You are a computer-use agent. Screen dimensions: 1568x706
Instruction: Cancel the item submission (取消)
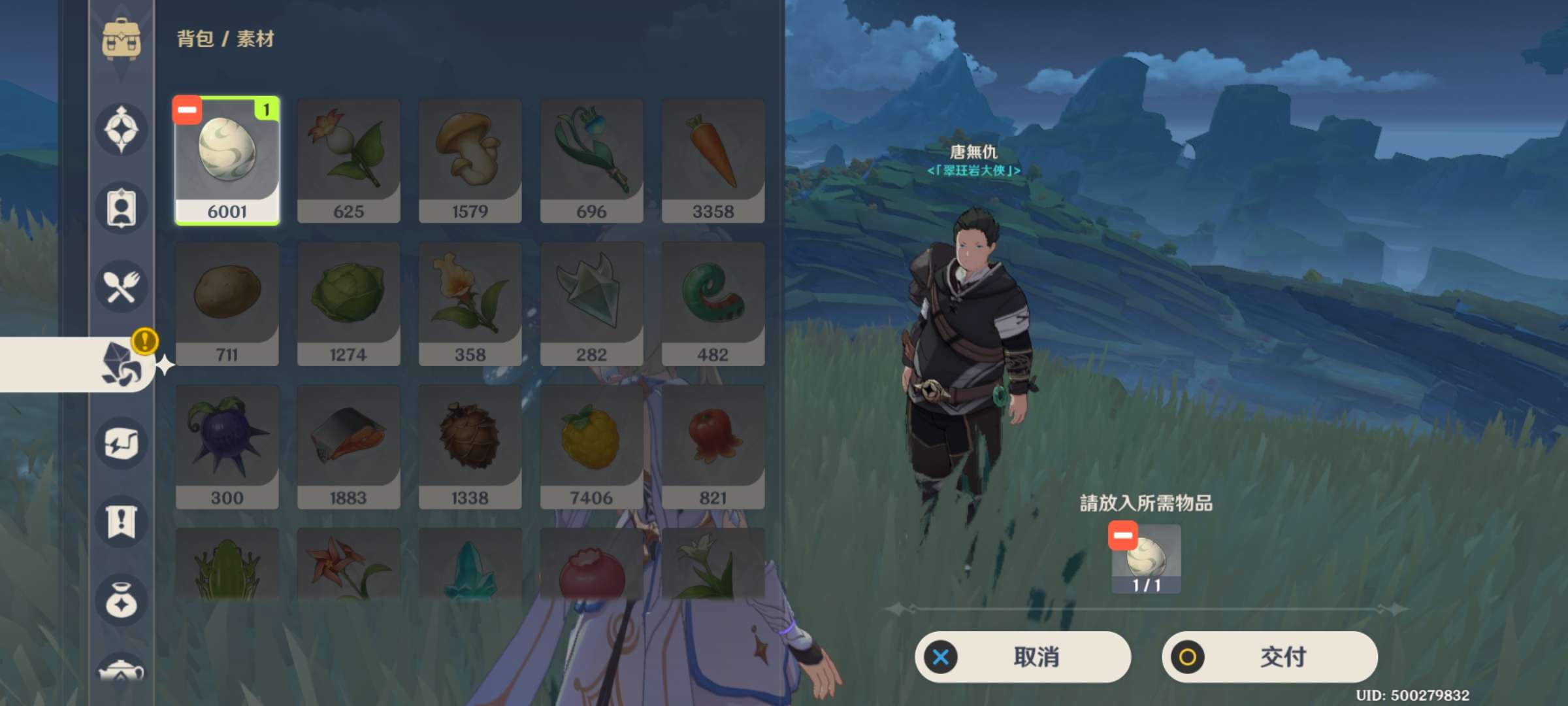click(1022, 657)
